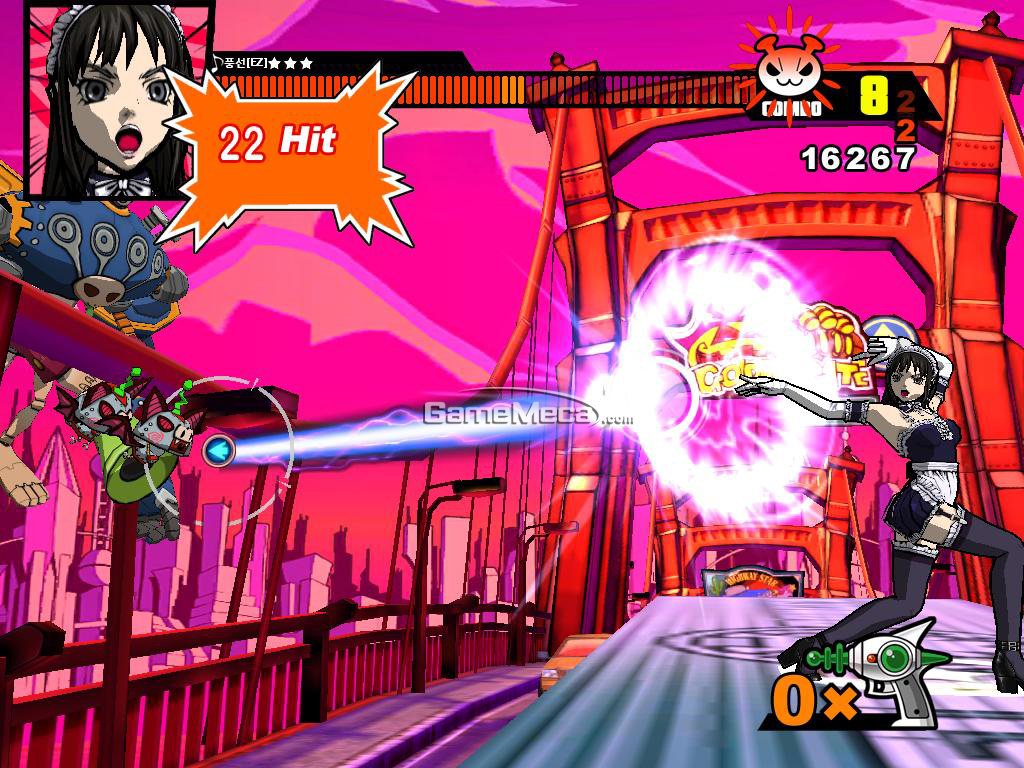The height and width of the screenshot is (768, 1024).
Task: Click the blue left-arrow note marker
Action: pyautogui.click(x=216, y=451)
